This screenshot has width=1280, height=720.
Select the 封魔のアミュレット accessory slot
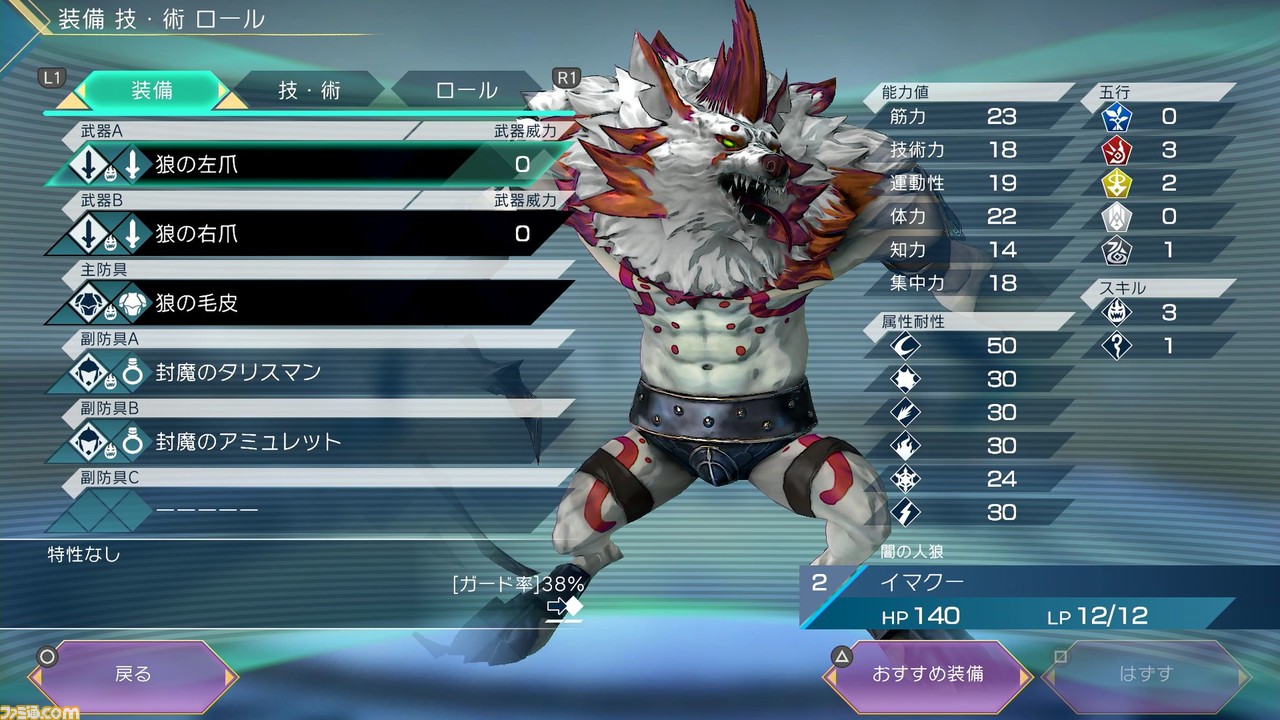click(310, 441)
